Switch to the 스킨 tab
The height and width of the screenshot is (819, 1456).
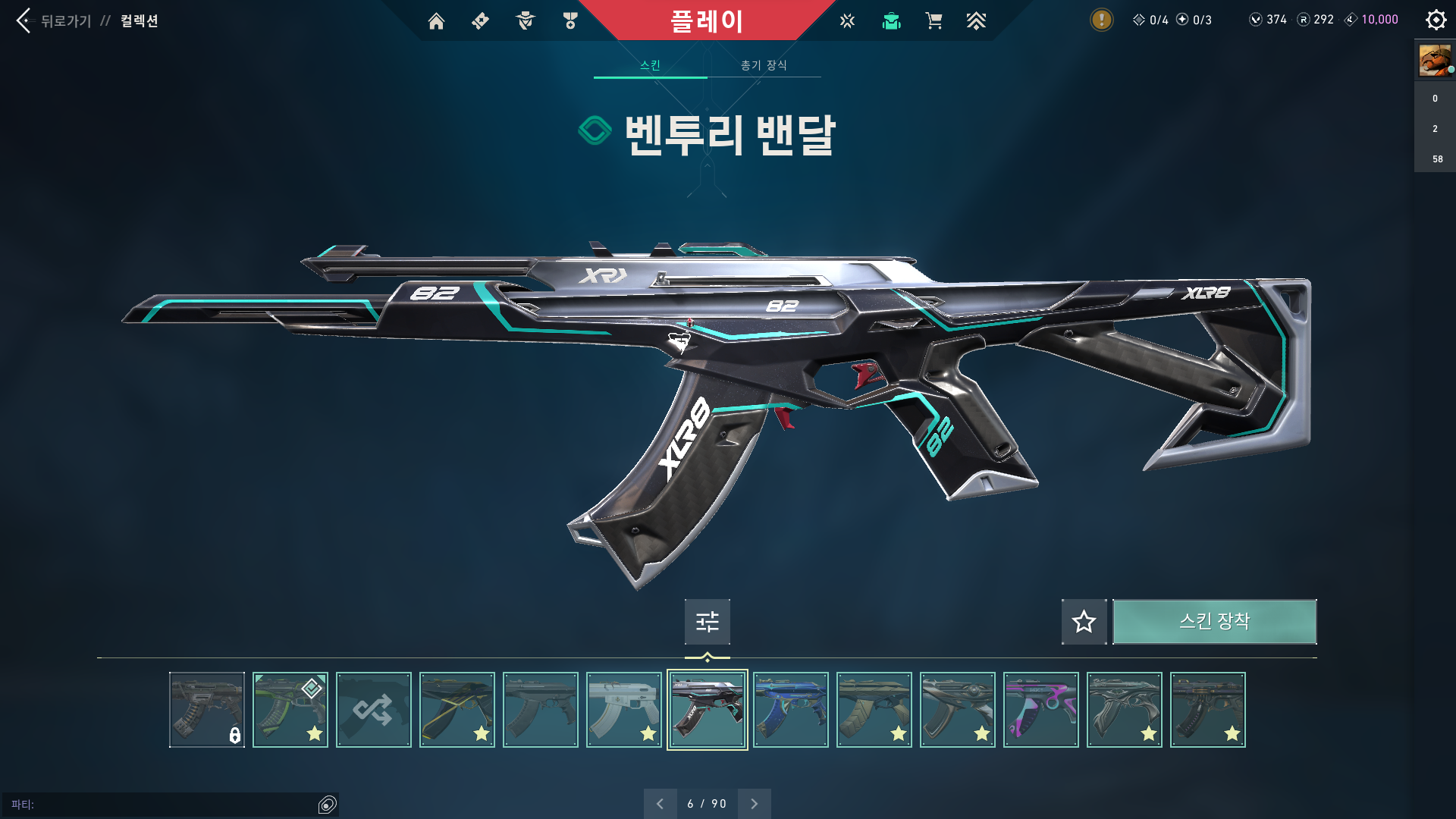click(650, 65)
